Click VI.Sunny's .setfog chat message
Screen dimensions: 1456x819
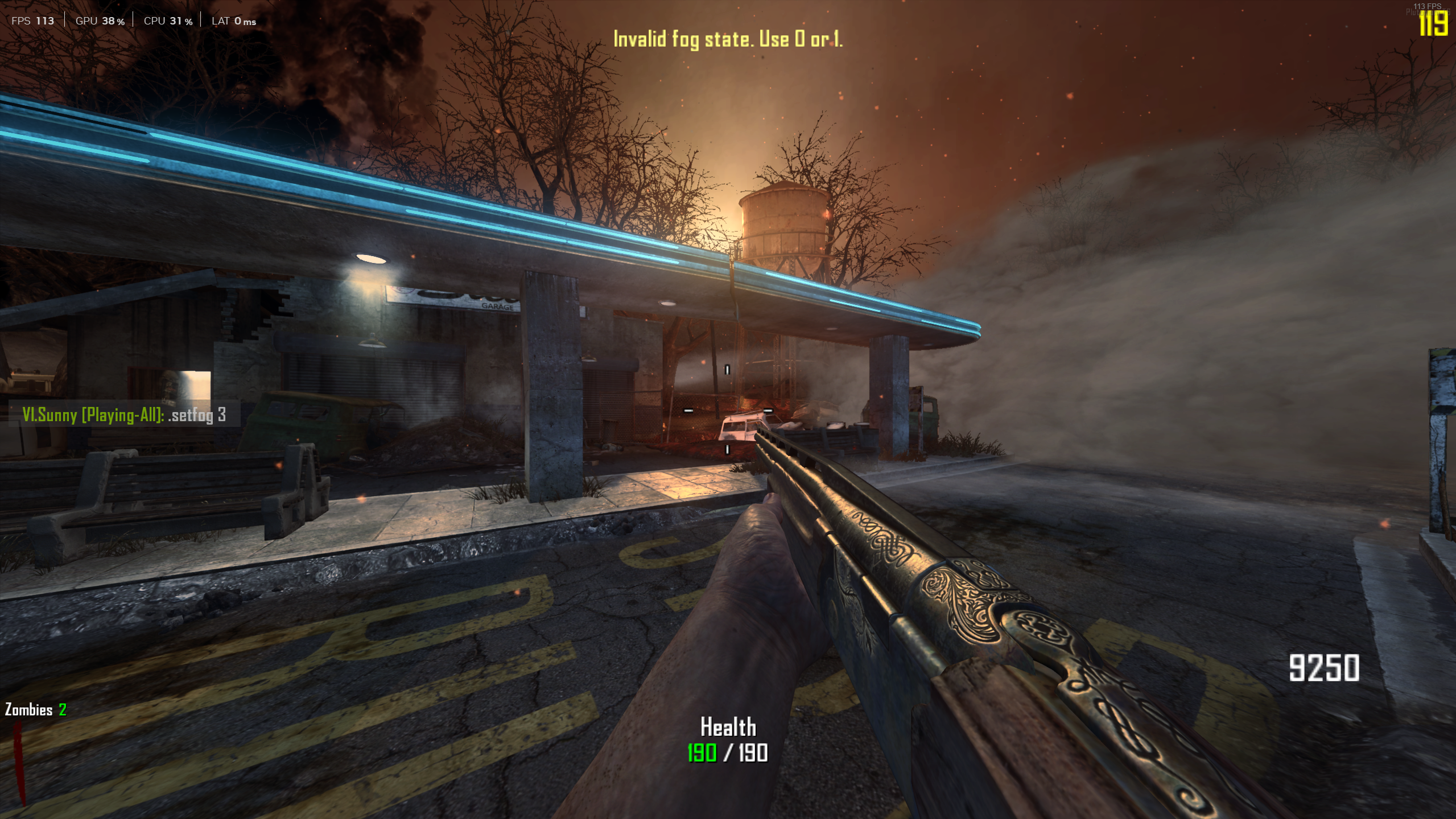tap(124, 415)
